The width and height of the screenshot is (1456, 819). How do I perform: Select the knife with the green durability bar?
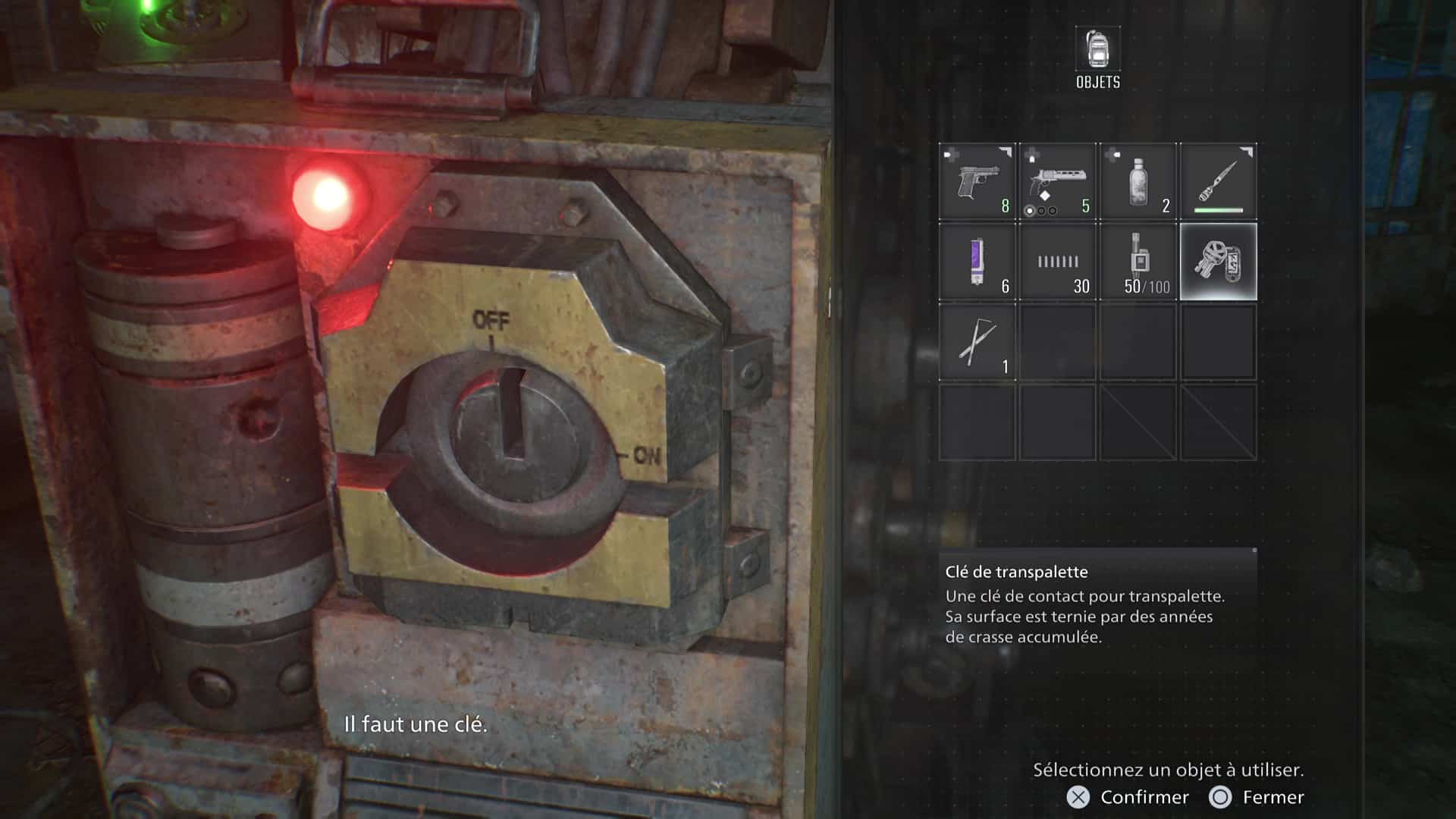[1219, 180]
